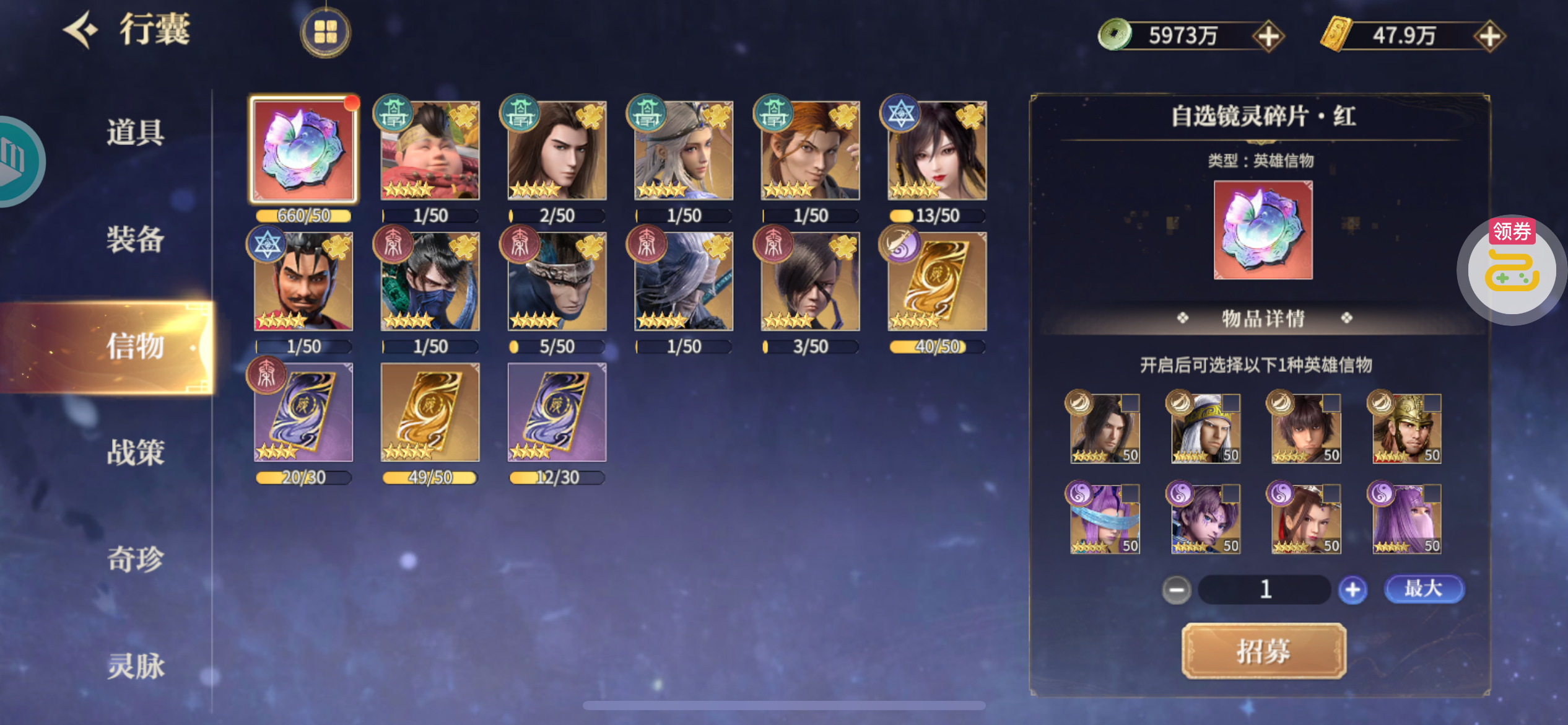
Task: Decrease recruit quantity with the minus button
Action: [x=1176, y=589]
